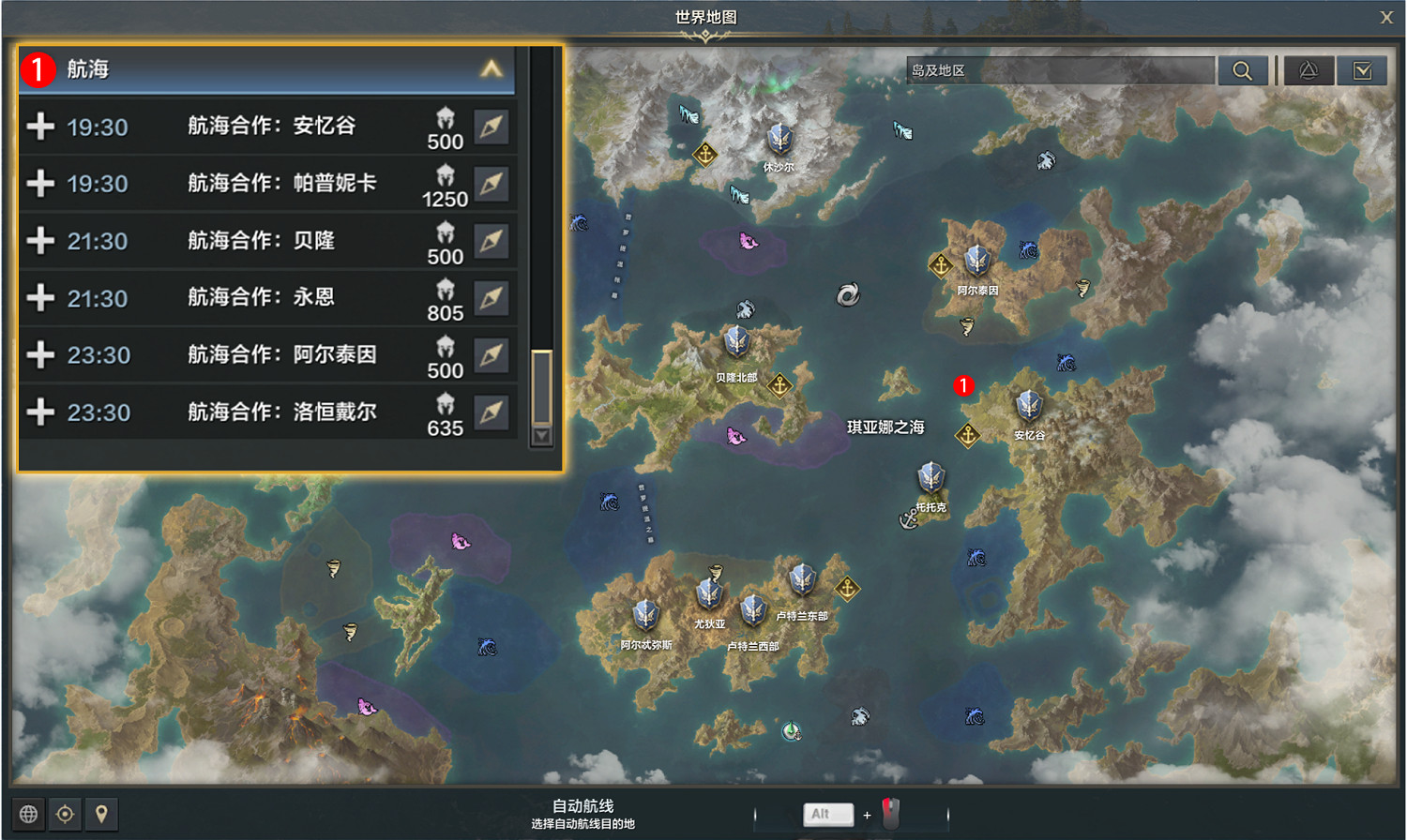Viewport: 1407px width, 840px height.
Task: Click the anchor icon beside 安忆谷 island
Action: pyautogui.click(x=967, y=436)
